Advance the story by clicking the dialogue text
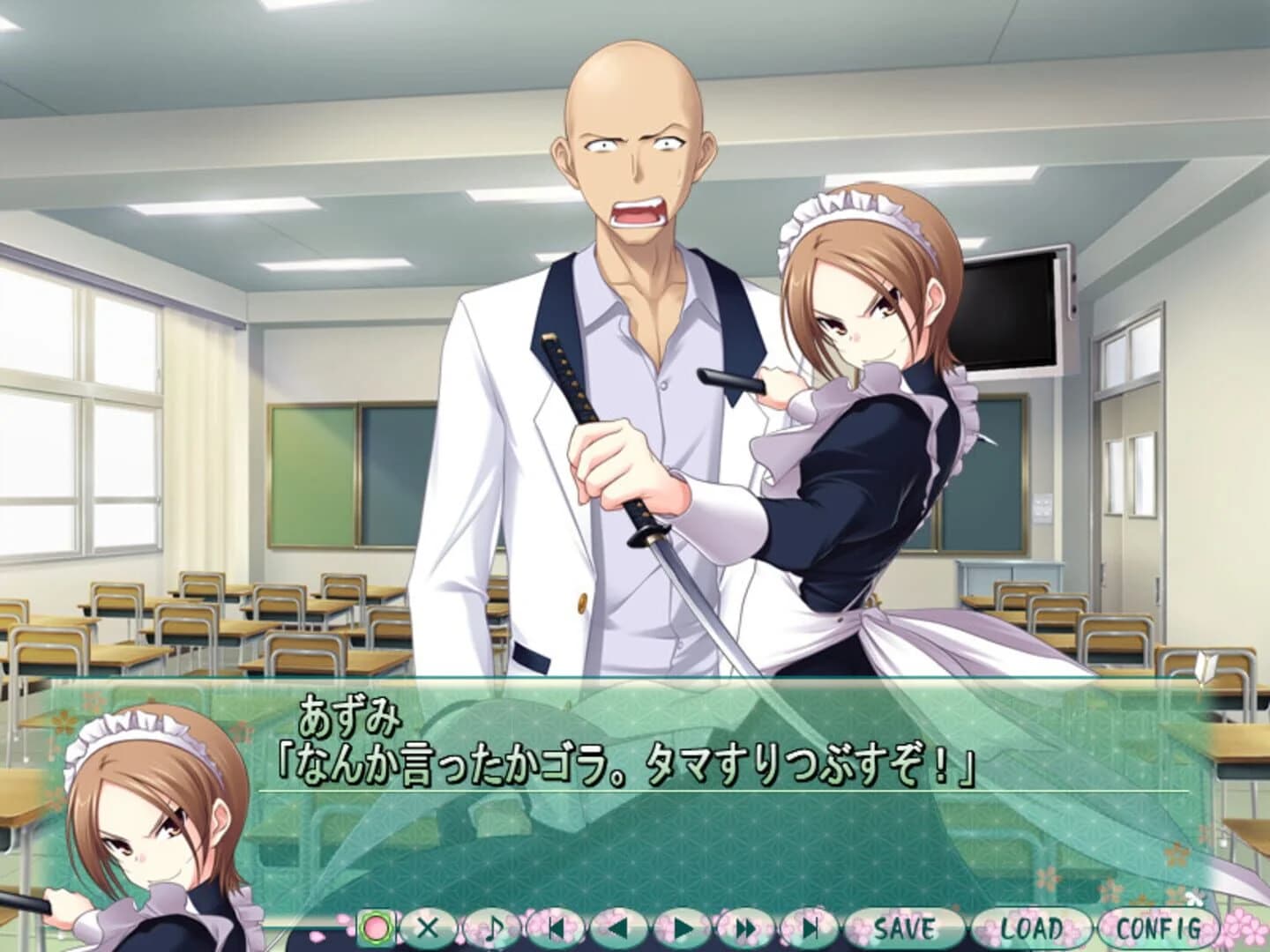Viewport: 1270px width, 952px height. (x=617, y=767)
